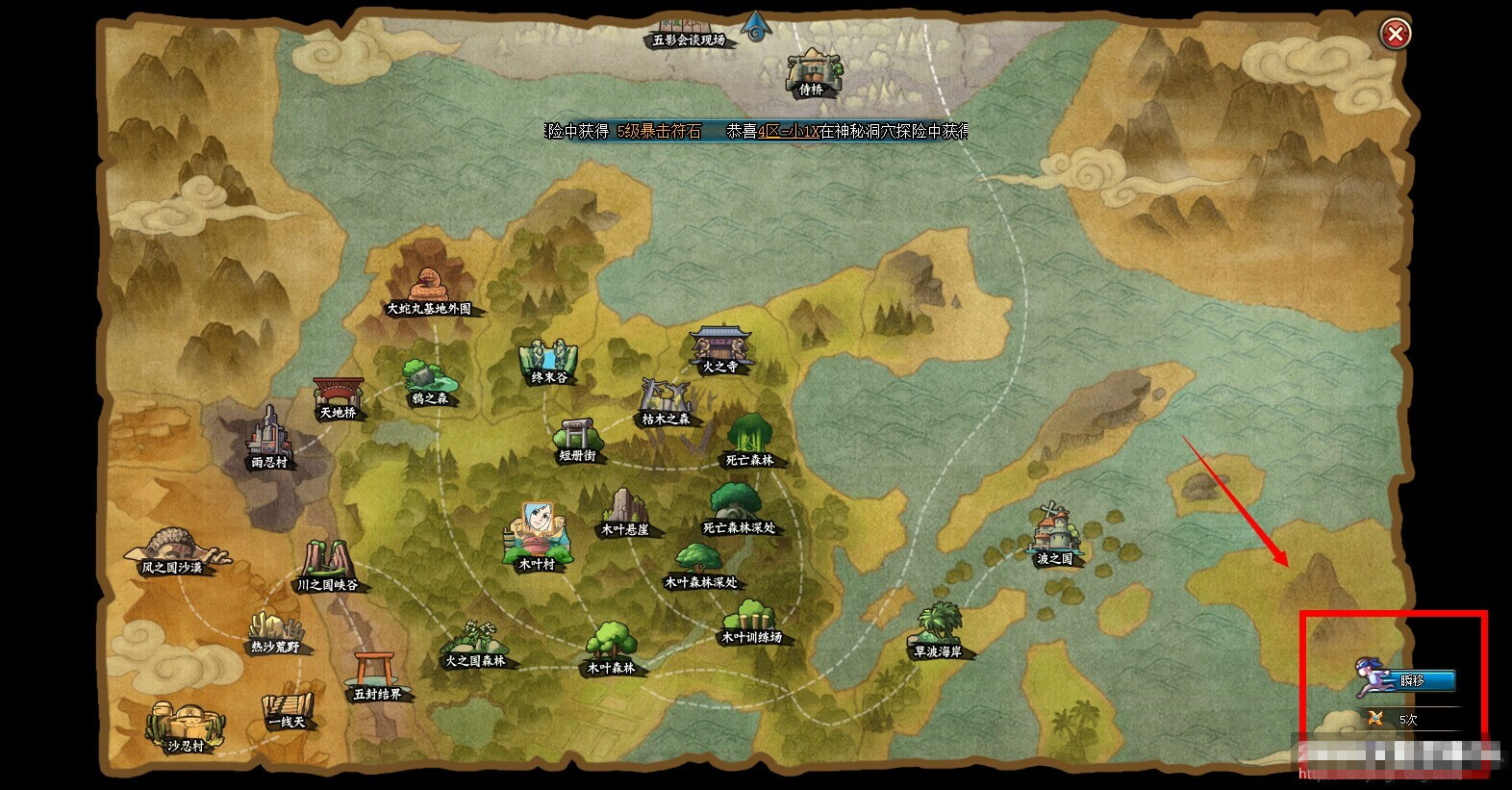Choose the 大蛇丸基地外围 location
Image resolution: width=1512 pixels, height=790 pixels.
click(428, 289)
